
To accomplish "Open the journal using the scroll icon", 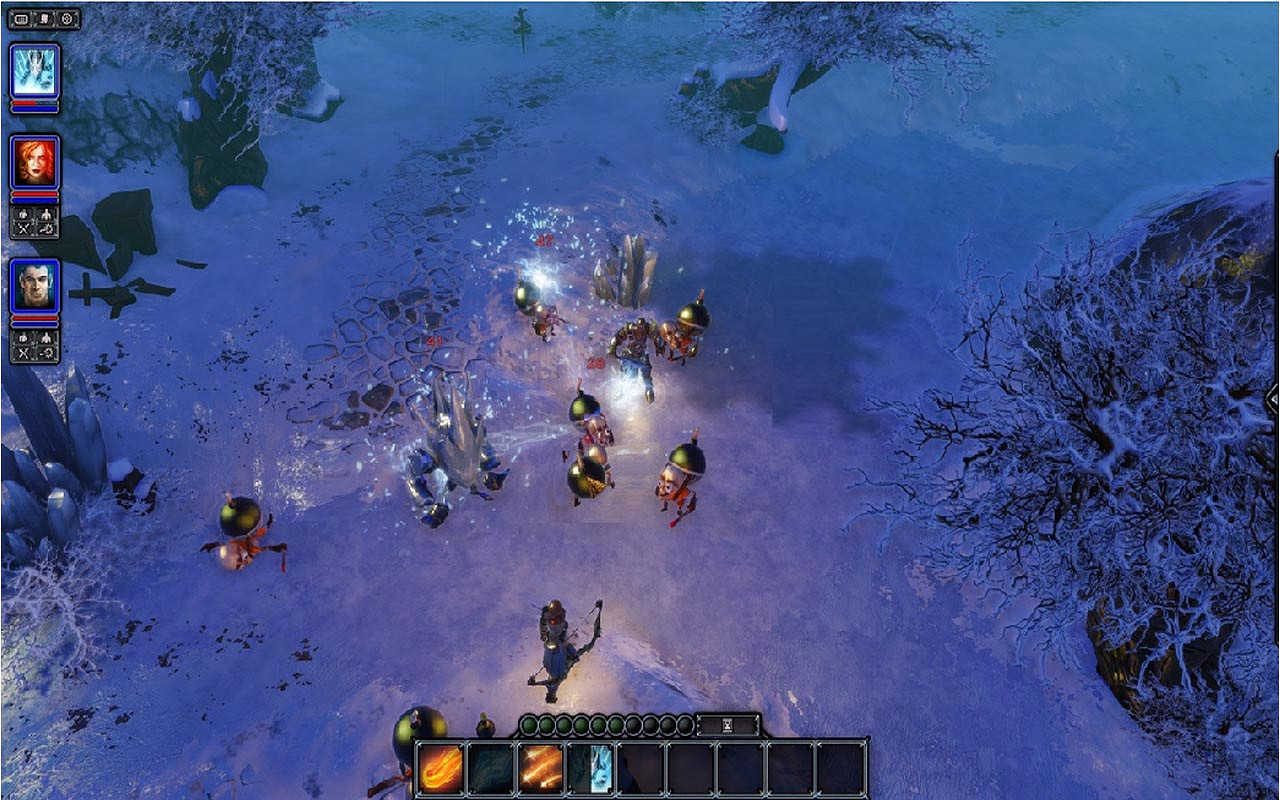I will pos(45,17).
